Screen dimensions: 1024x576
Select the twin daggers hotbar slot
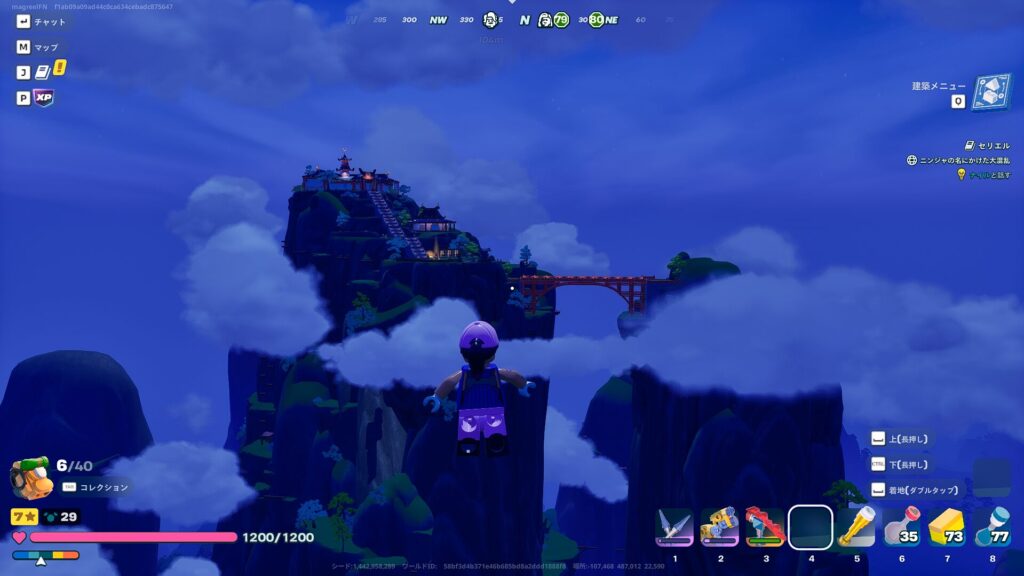[674, 527]
